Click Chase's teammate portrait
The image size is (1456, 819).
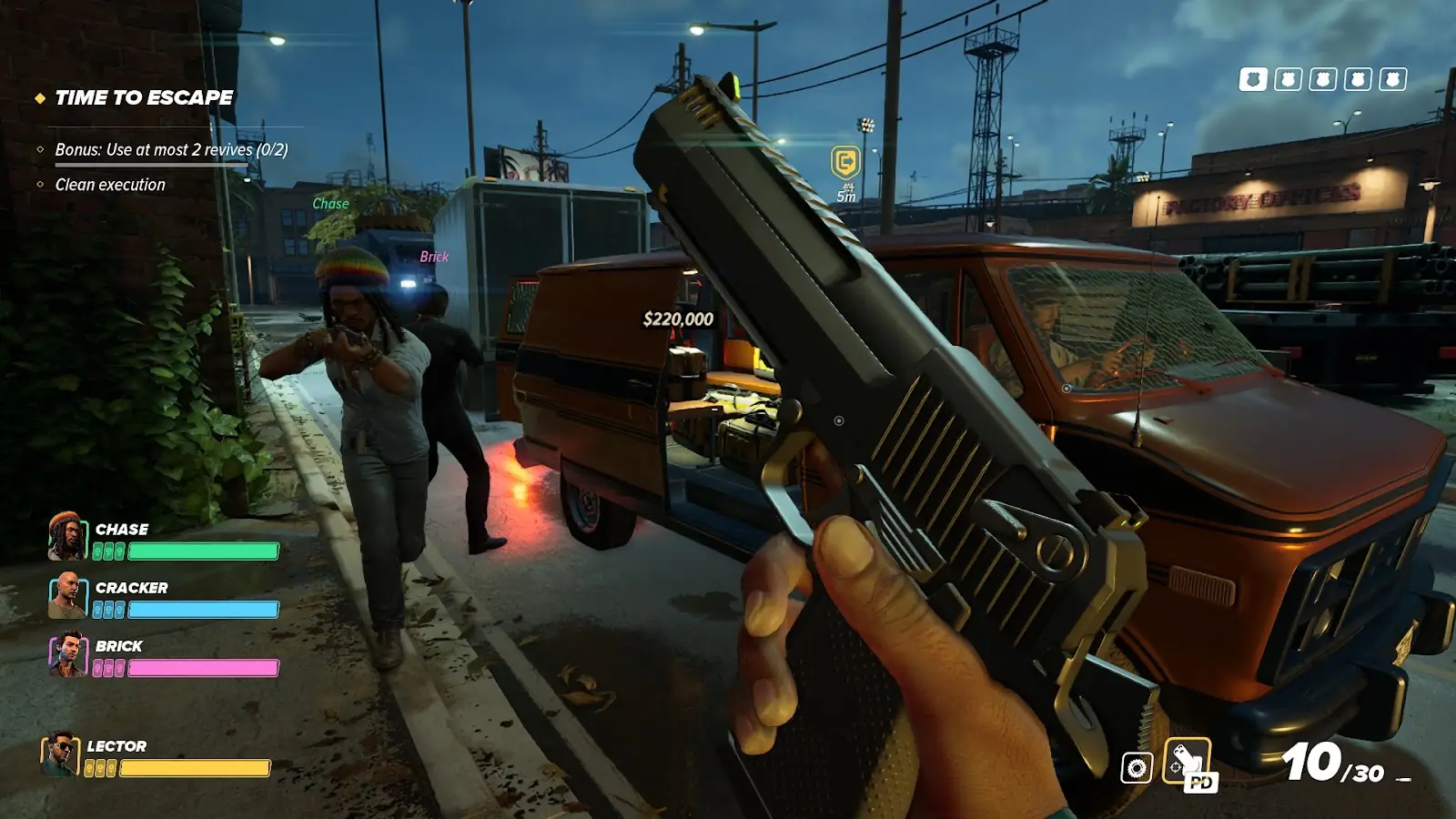click(67, 536)
